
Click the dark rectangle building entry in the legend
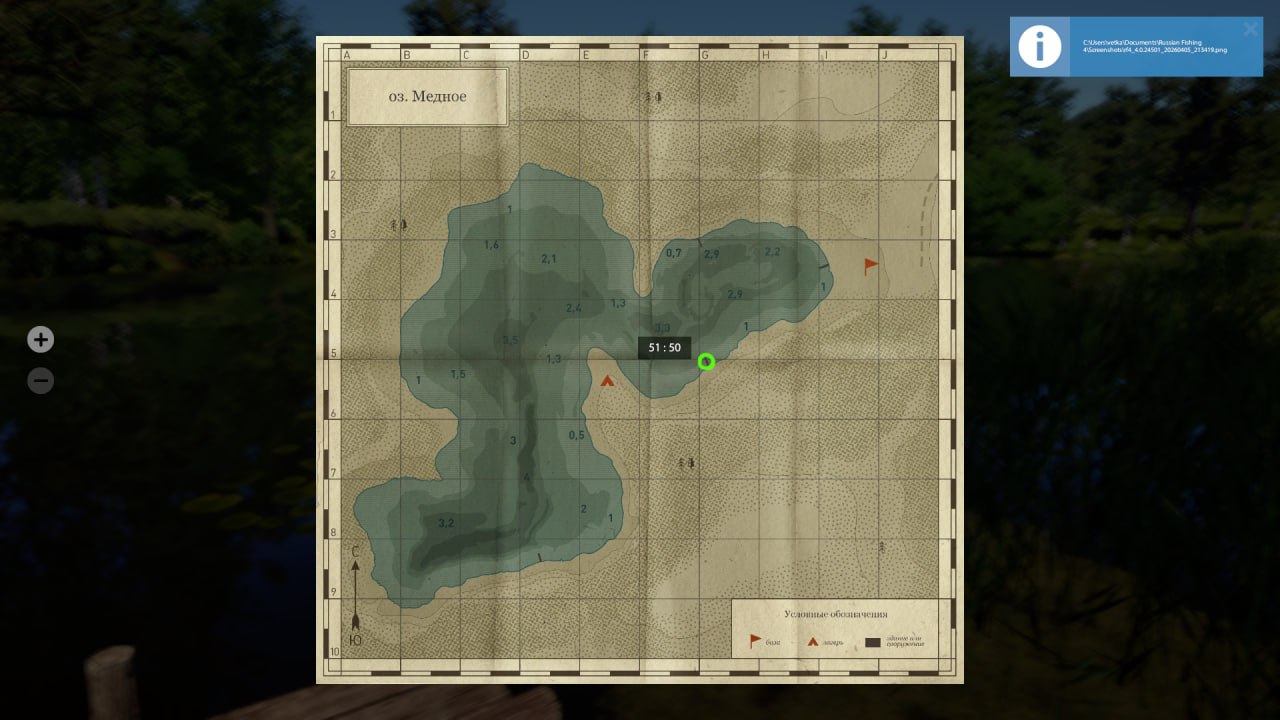point(874,642)
